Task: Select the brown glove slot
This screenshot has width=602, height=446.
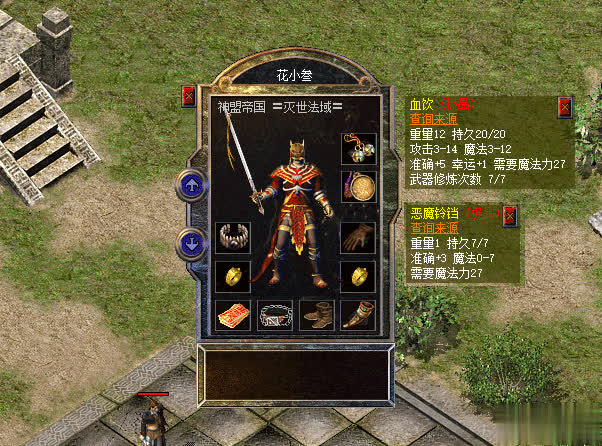Action: (358, 237)
